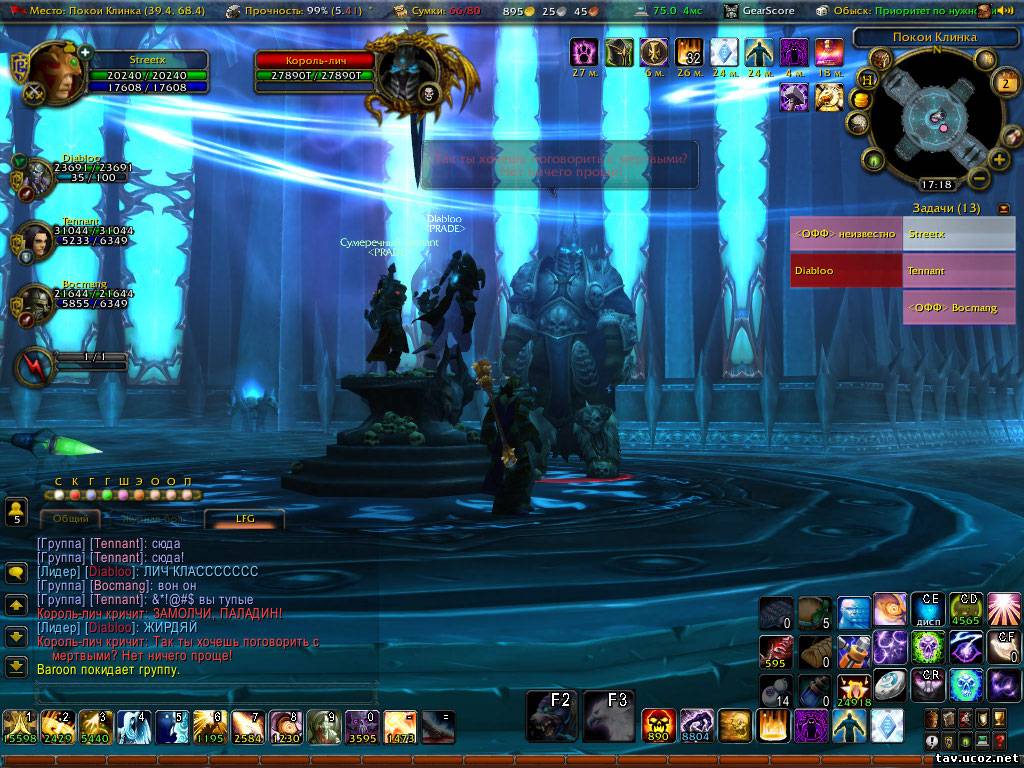
Task: Zoom out the minimap with the minus button
Action: point(980,179)
